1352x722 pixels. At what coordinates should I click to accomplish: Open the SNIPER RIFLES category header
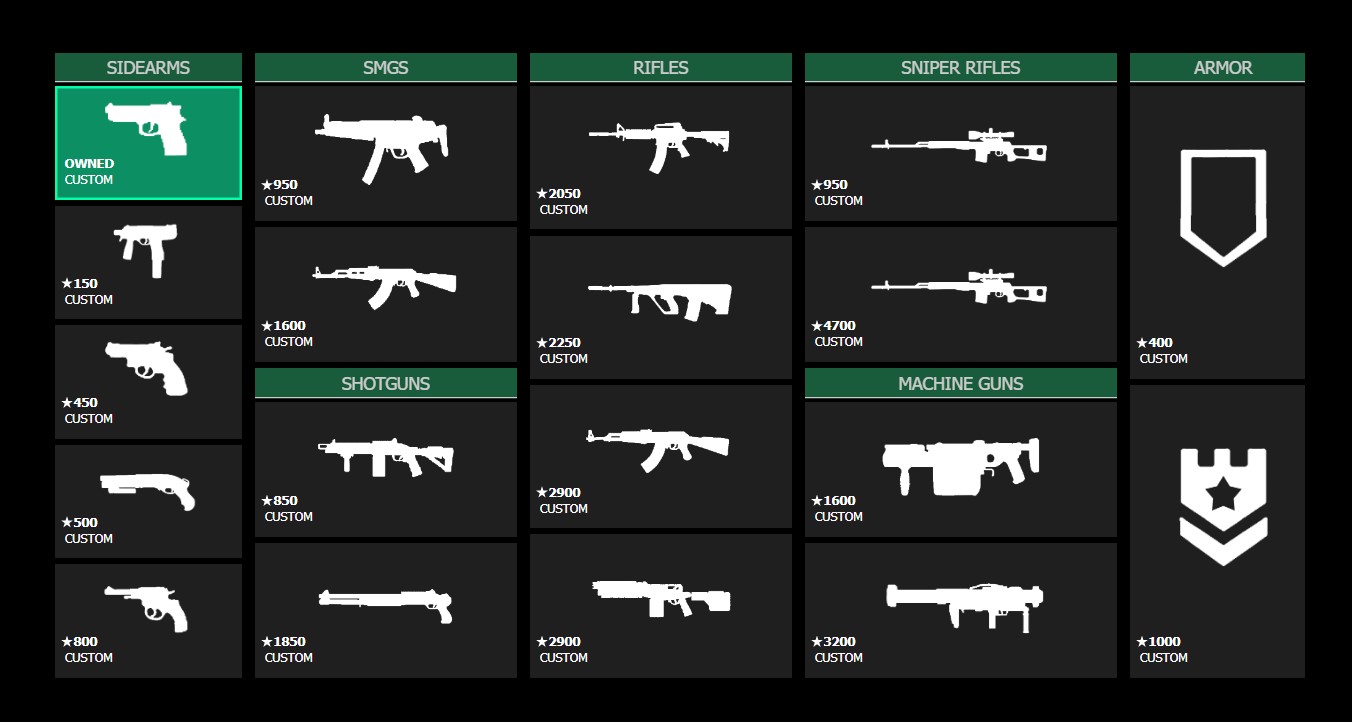click(x=960, y=67)
